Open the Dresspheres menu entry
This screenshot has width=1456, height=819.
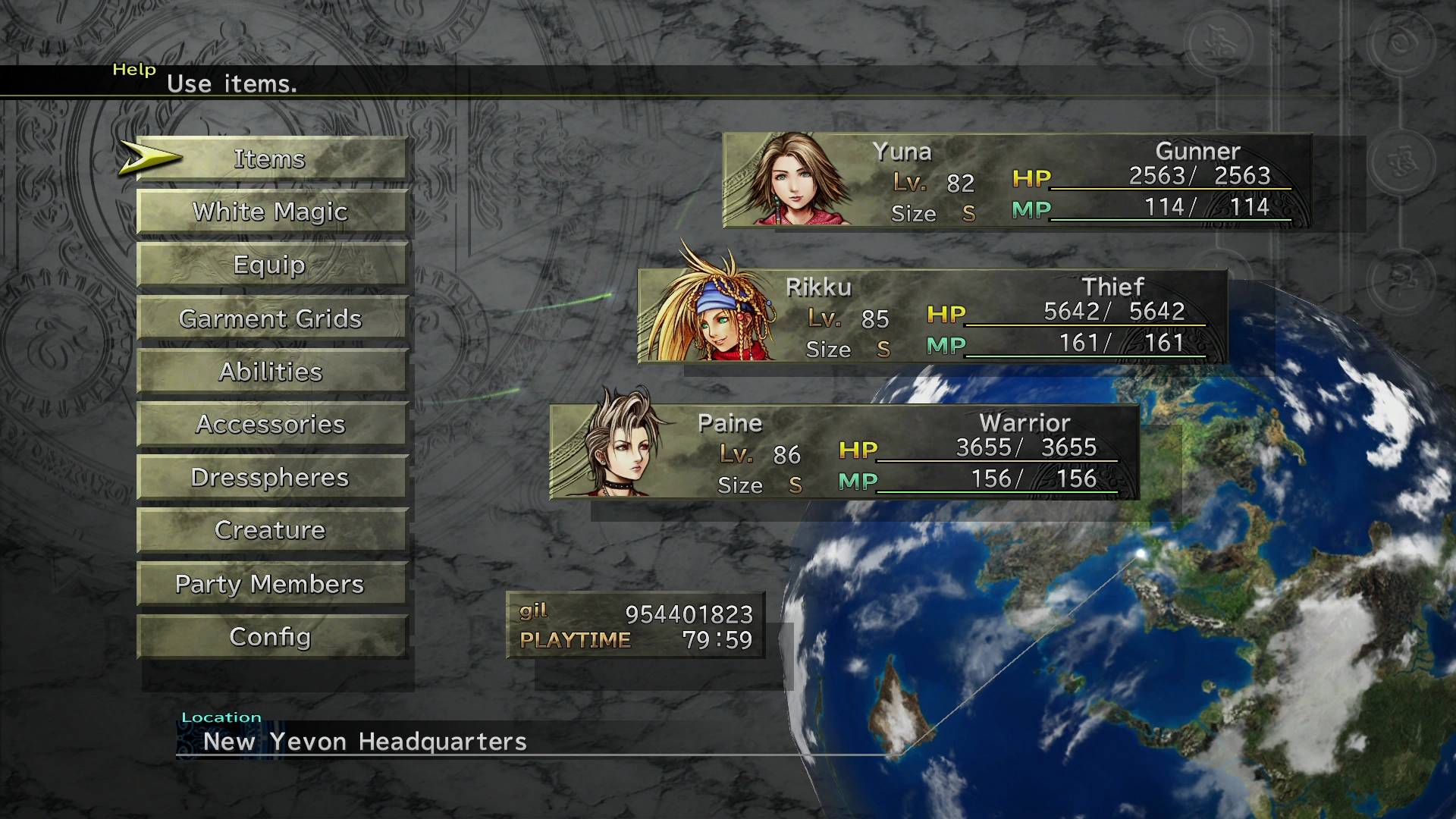[271, 478]
